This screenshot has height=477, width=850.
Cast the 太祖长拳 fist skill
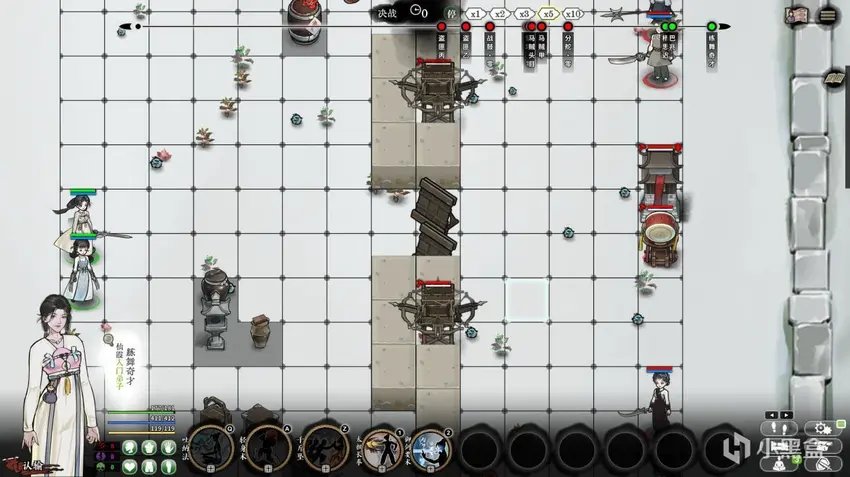381,446
